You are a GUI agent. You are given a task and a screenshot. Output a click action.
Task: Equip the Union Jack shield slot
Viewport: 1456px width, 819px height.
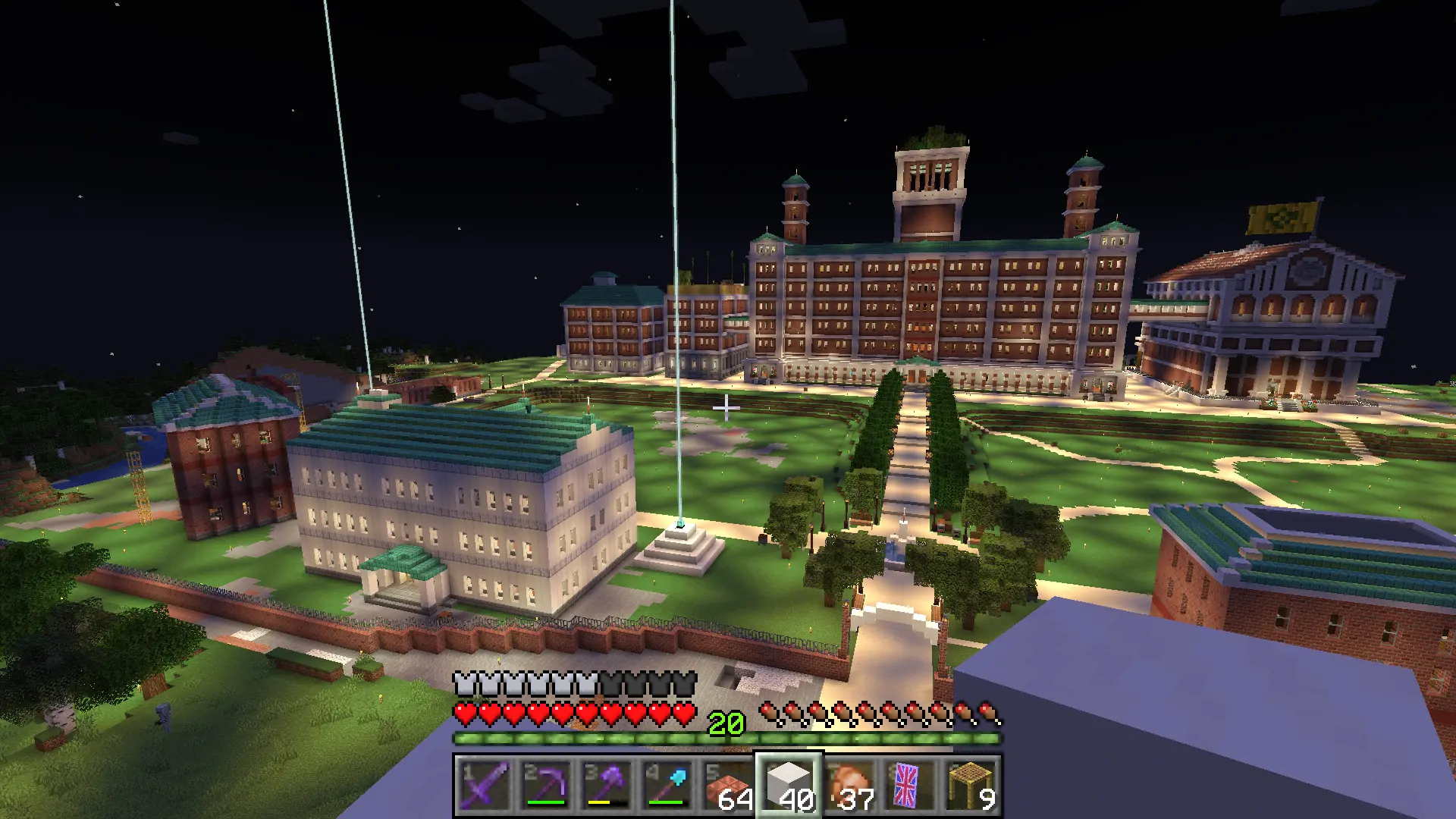point(908,786)
